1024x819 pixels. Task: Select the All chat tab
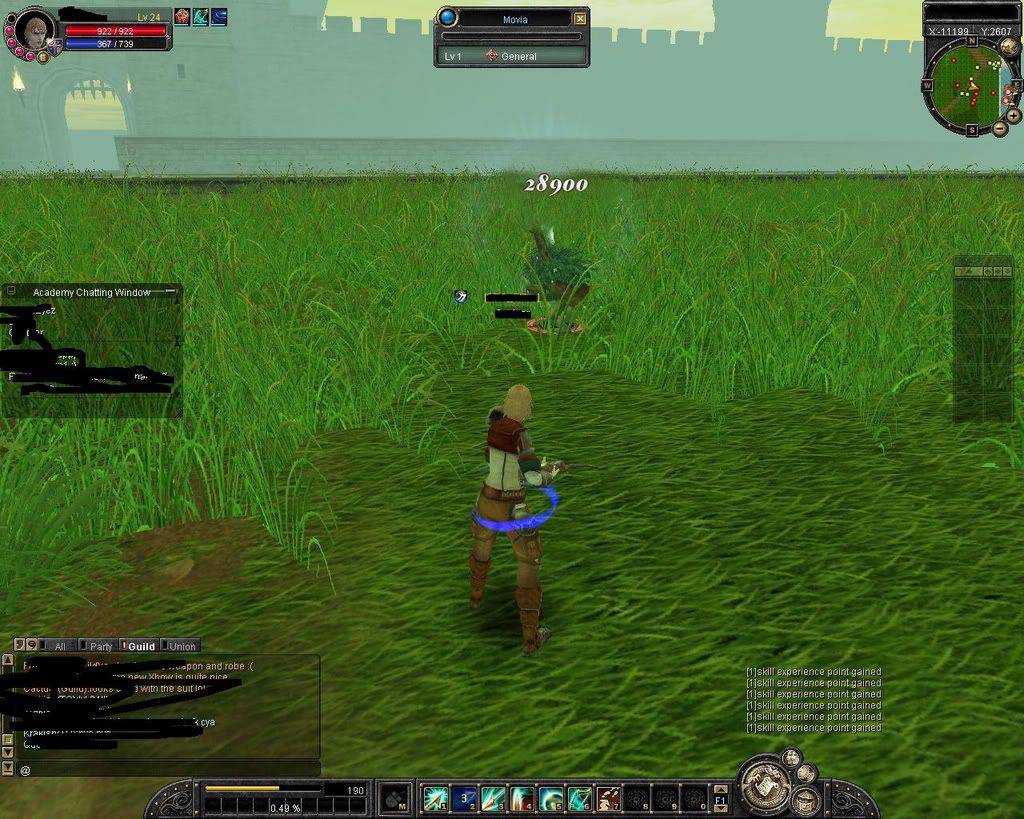click(58, 646)
